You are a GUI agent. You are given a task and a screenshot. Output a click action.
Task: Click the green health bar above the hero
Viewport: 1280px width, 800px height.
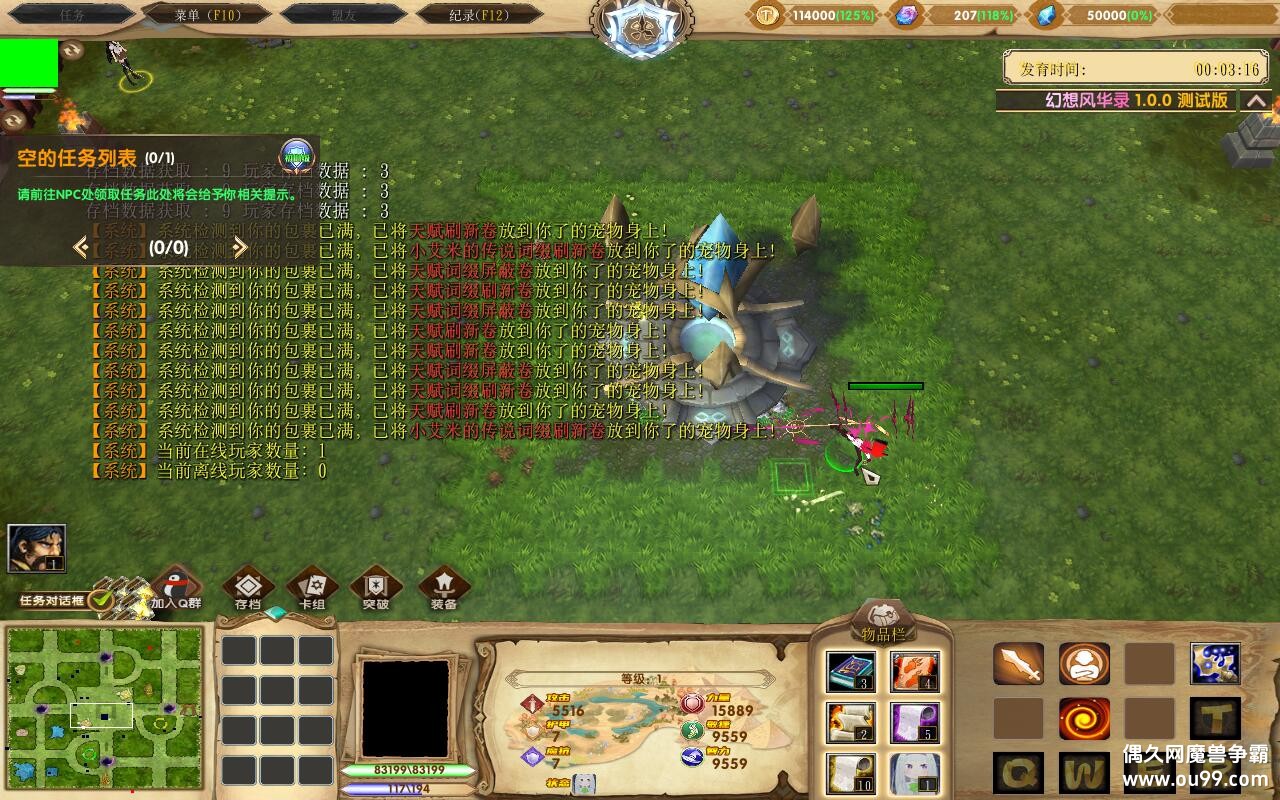[885, 385]
